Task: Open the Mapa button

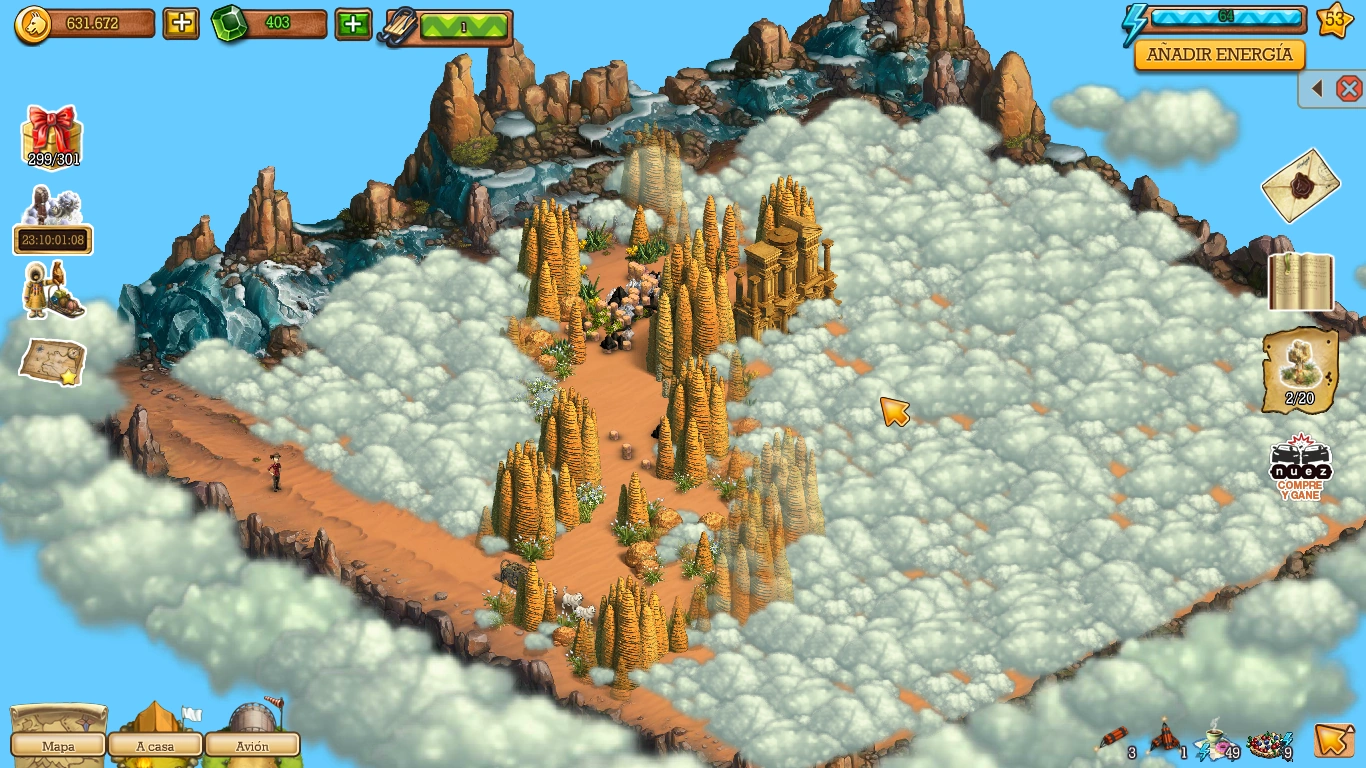Action: (58, 745)
